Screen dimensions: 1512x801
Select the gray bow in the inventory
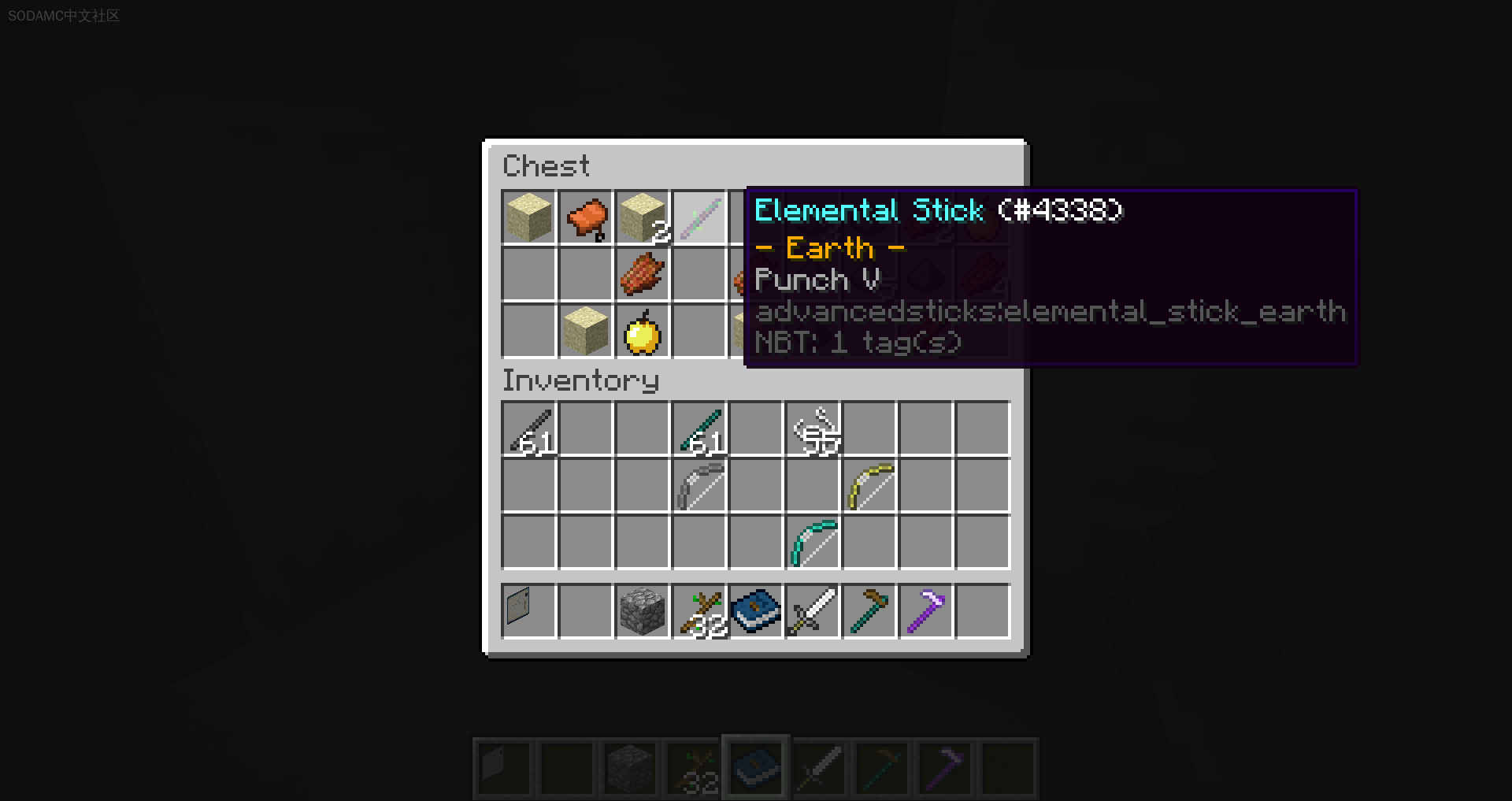[699, 486]
